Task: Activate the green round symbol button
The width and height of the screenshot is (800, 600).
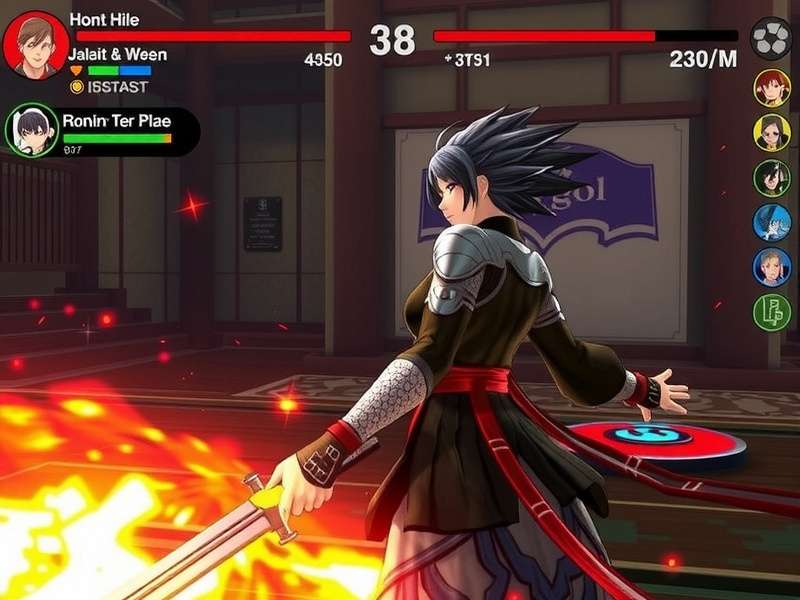Action: [x=771, y=312]
